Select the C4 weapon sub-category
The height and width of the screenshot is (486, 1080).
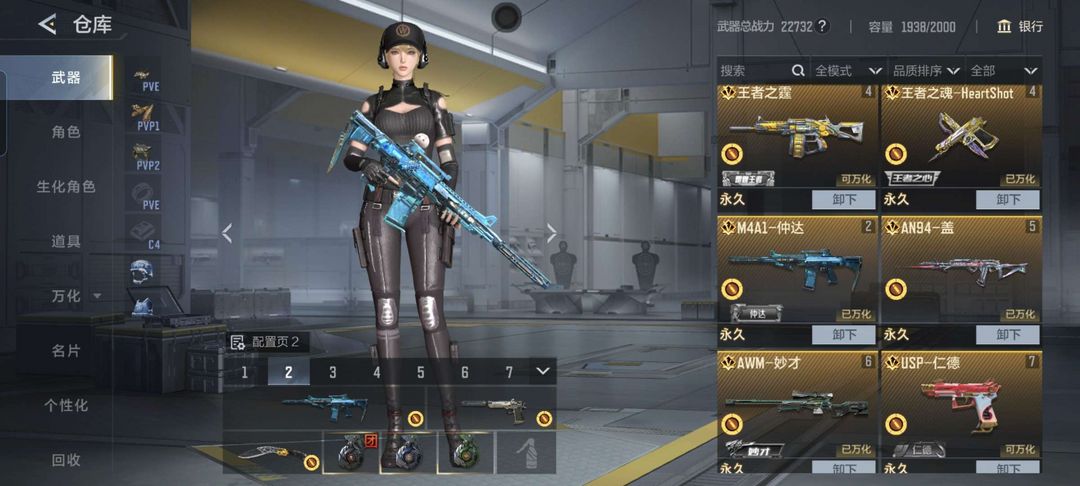(147, 233)
